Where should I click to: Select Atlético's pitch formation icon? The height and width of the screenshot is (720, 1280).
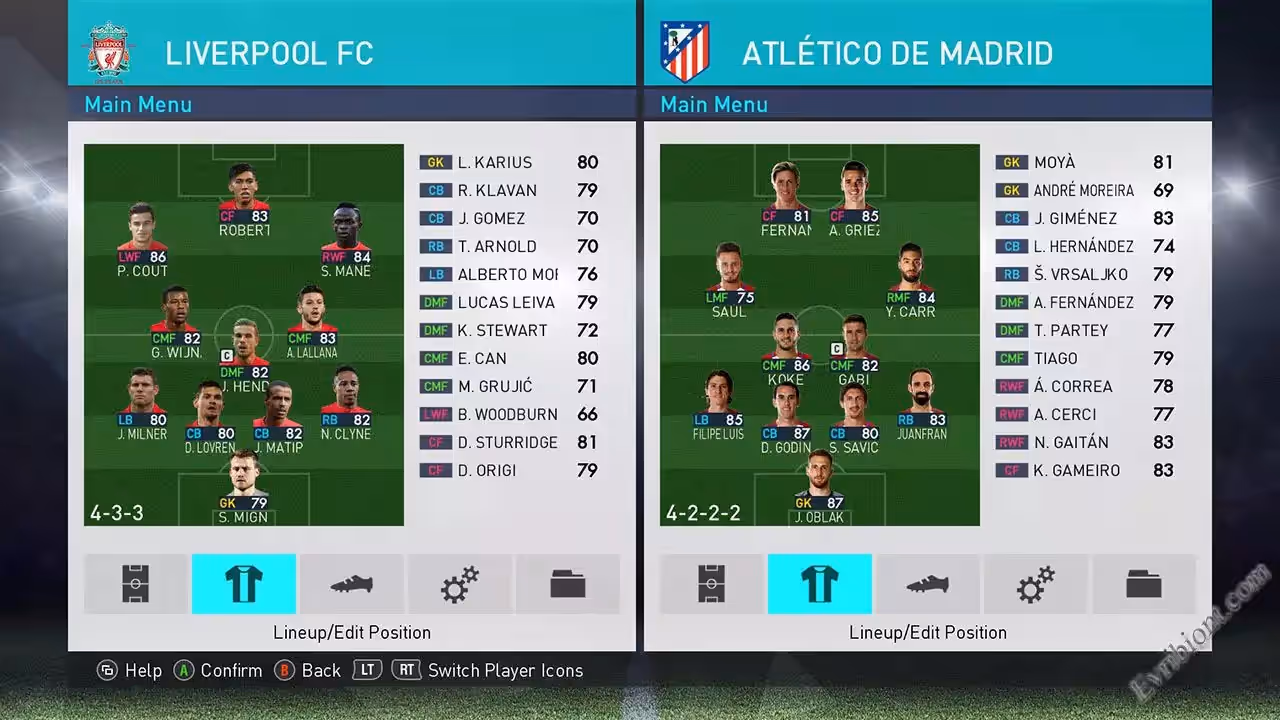click(x=712, y=584)
